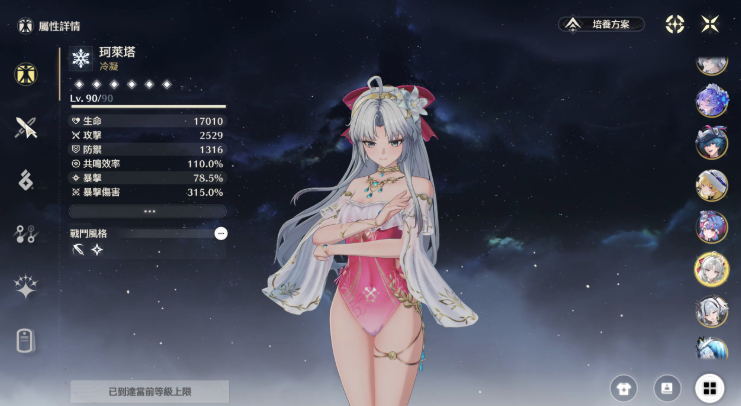Choose the gray-haired portrait with the dark headband
The width and height of the screenshot is (741, 406).
pyautogui.click(x=711, y=311)
